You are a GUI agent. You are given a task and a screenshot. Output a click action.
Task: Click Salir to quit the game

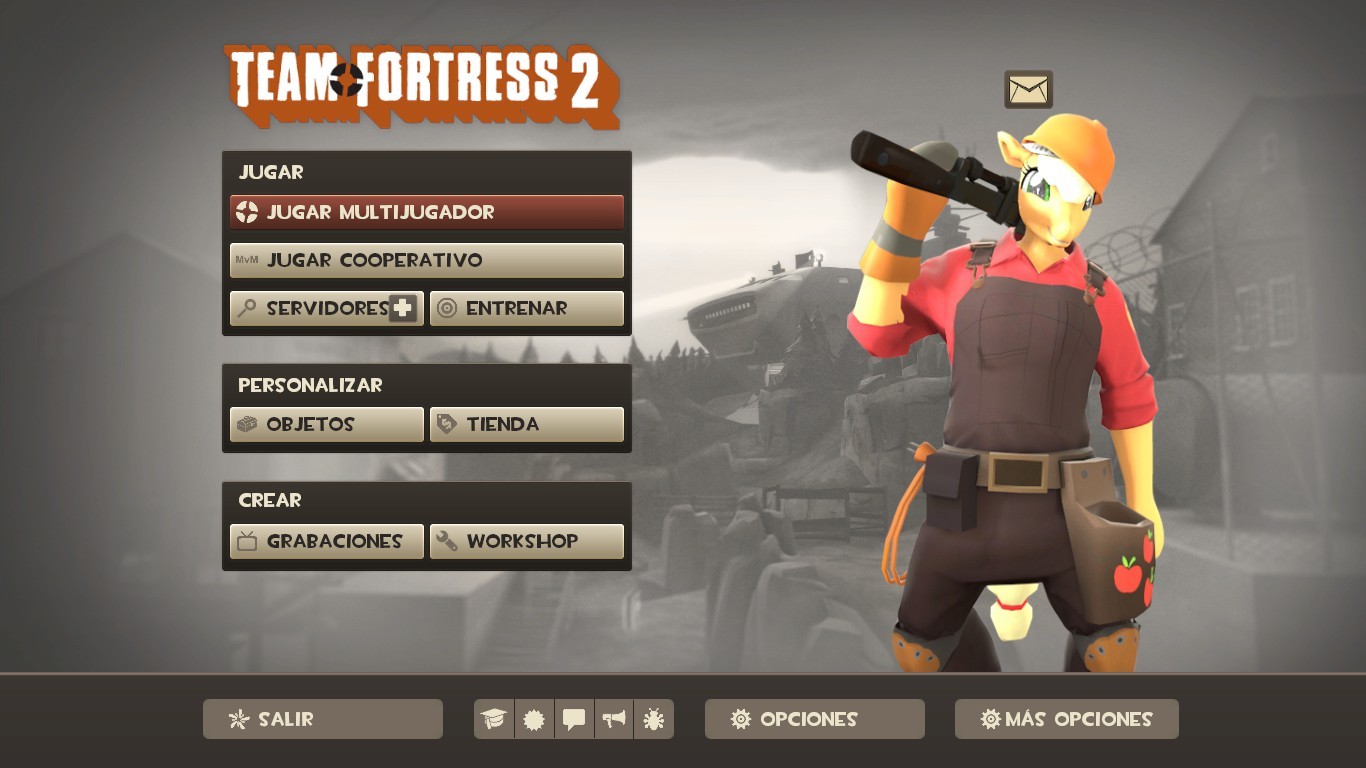[x=322, y=719]
